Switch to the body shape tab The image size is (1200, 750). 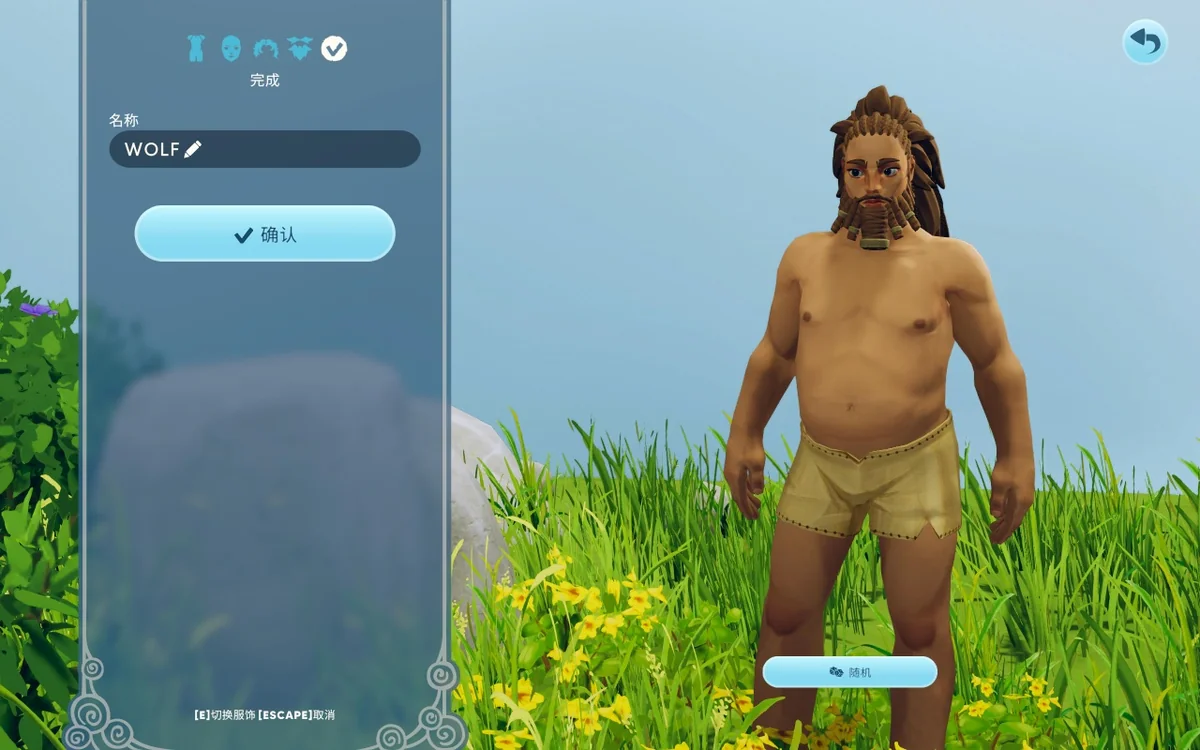196,48
